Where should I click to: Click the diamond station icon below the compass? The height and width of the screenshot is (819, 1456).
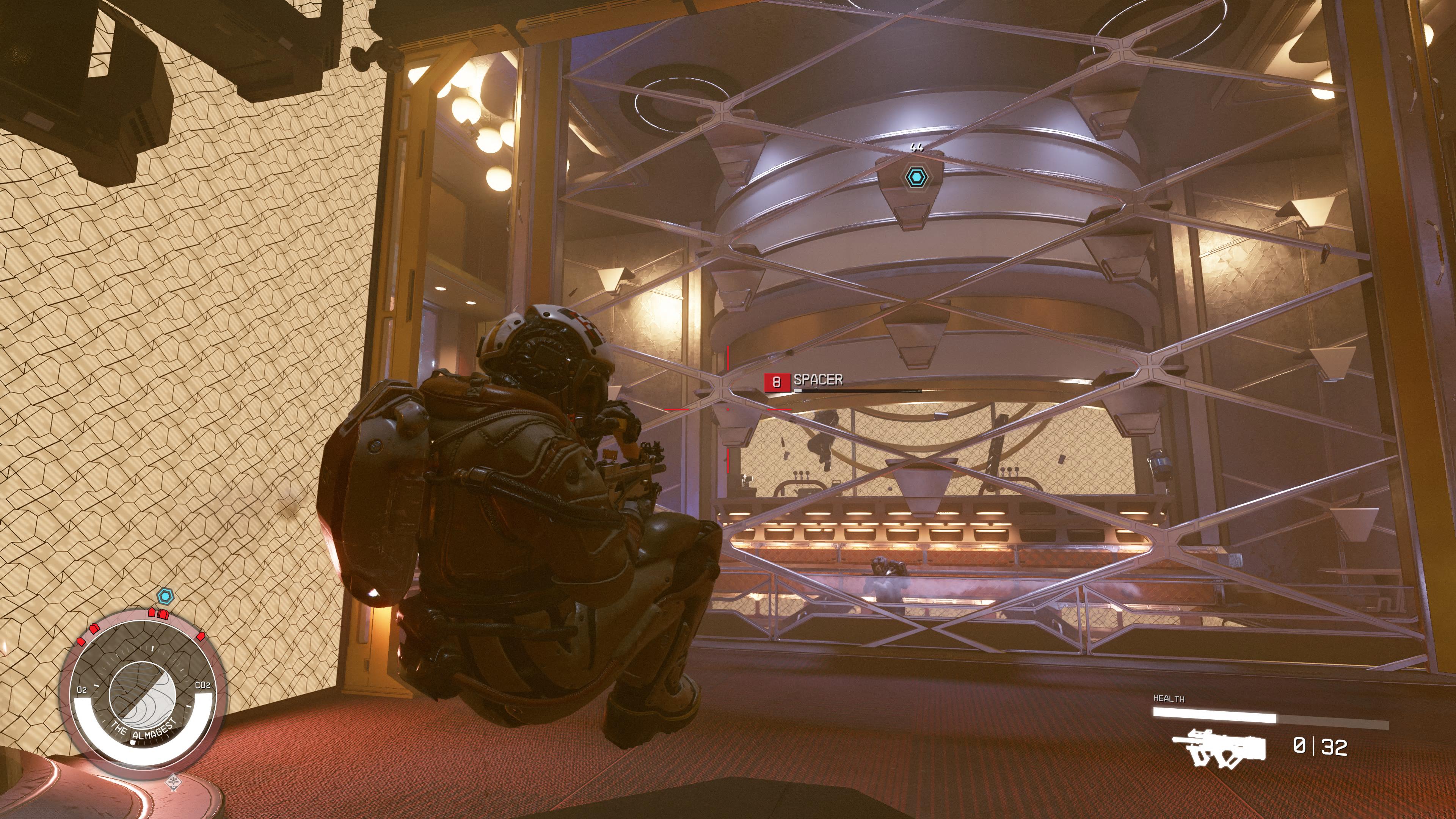pos(174,782)
